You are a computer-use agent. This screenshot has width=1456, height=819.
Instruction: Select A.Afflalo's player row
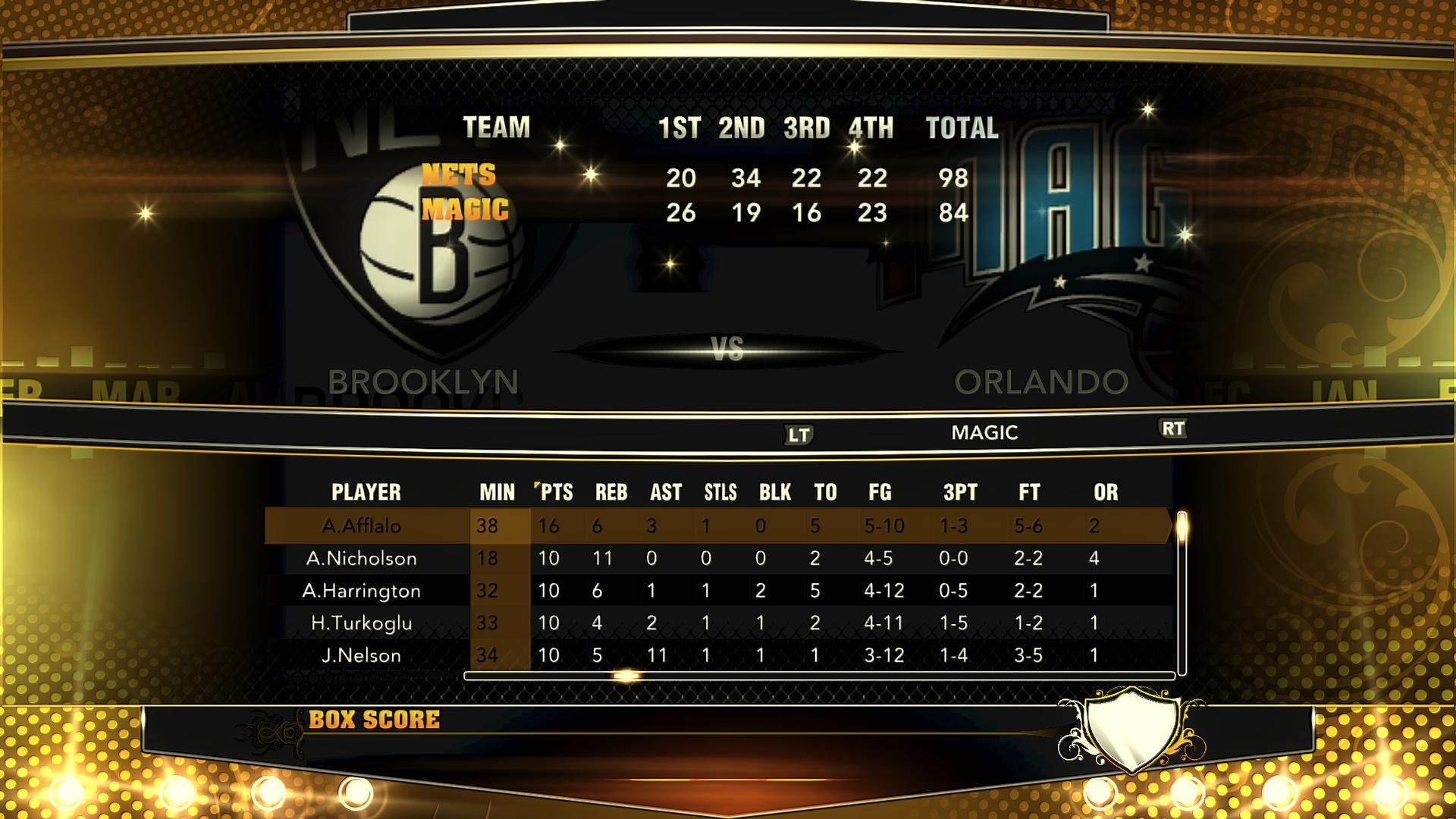pos(361,526)
